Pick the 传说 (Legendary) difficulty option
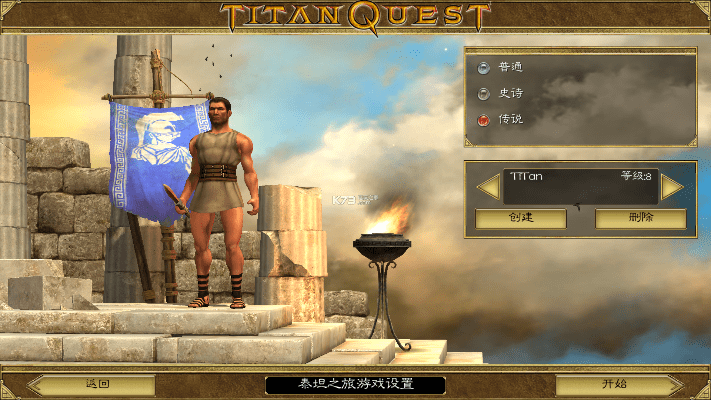This screenshot has height=400, width=711. pyautogui.click(x=485, y=120)
